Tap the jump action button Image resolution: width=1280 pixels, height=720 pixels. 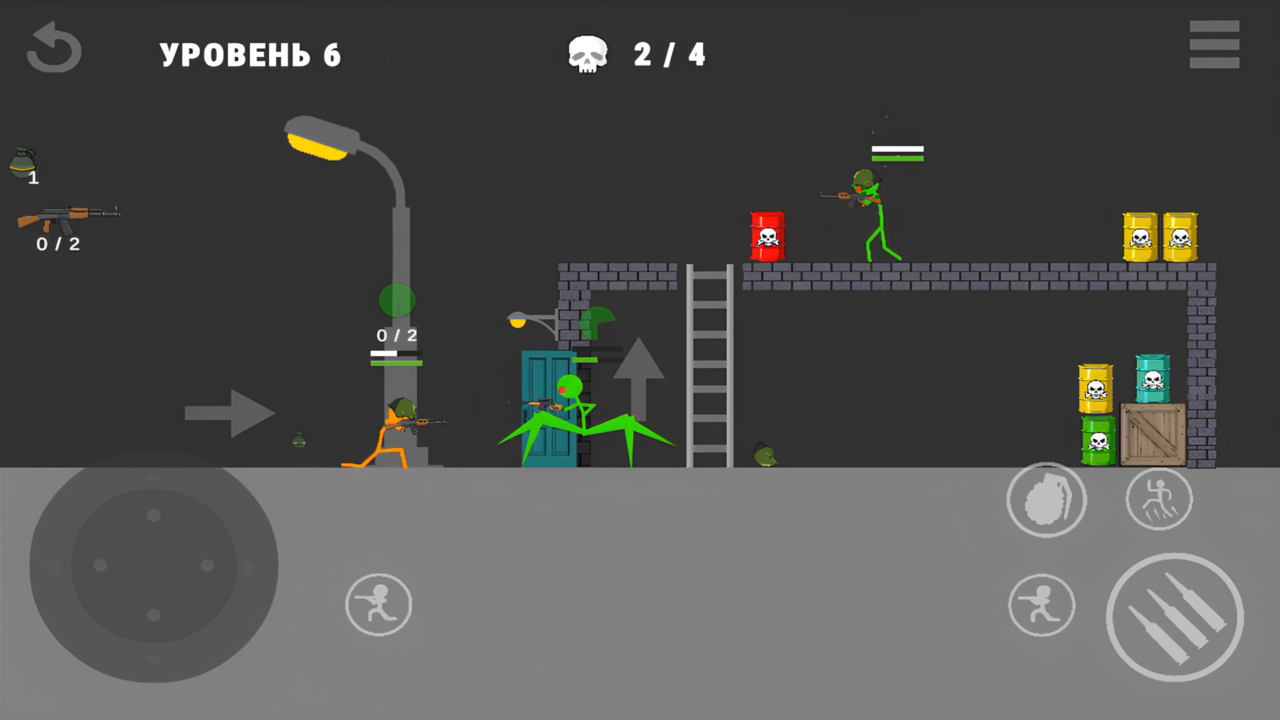pos(1159,499)
